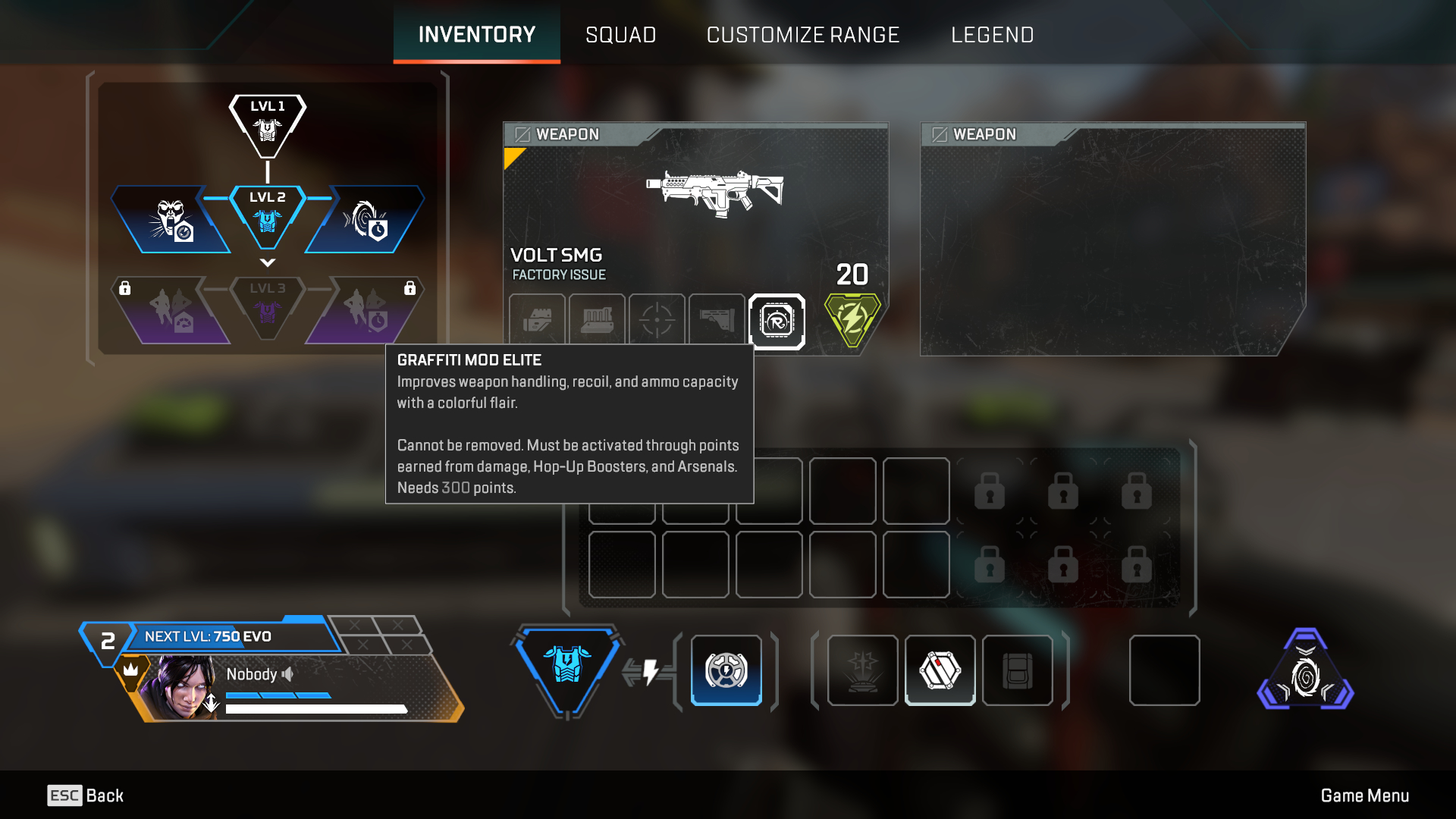This screenshot has height=819, width=1456.
Task: Select the shield cell item slot
Action: [x=726, y=670]
